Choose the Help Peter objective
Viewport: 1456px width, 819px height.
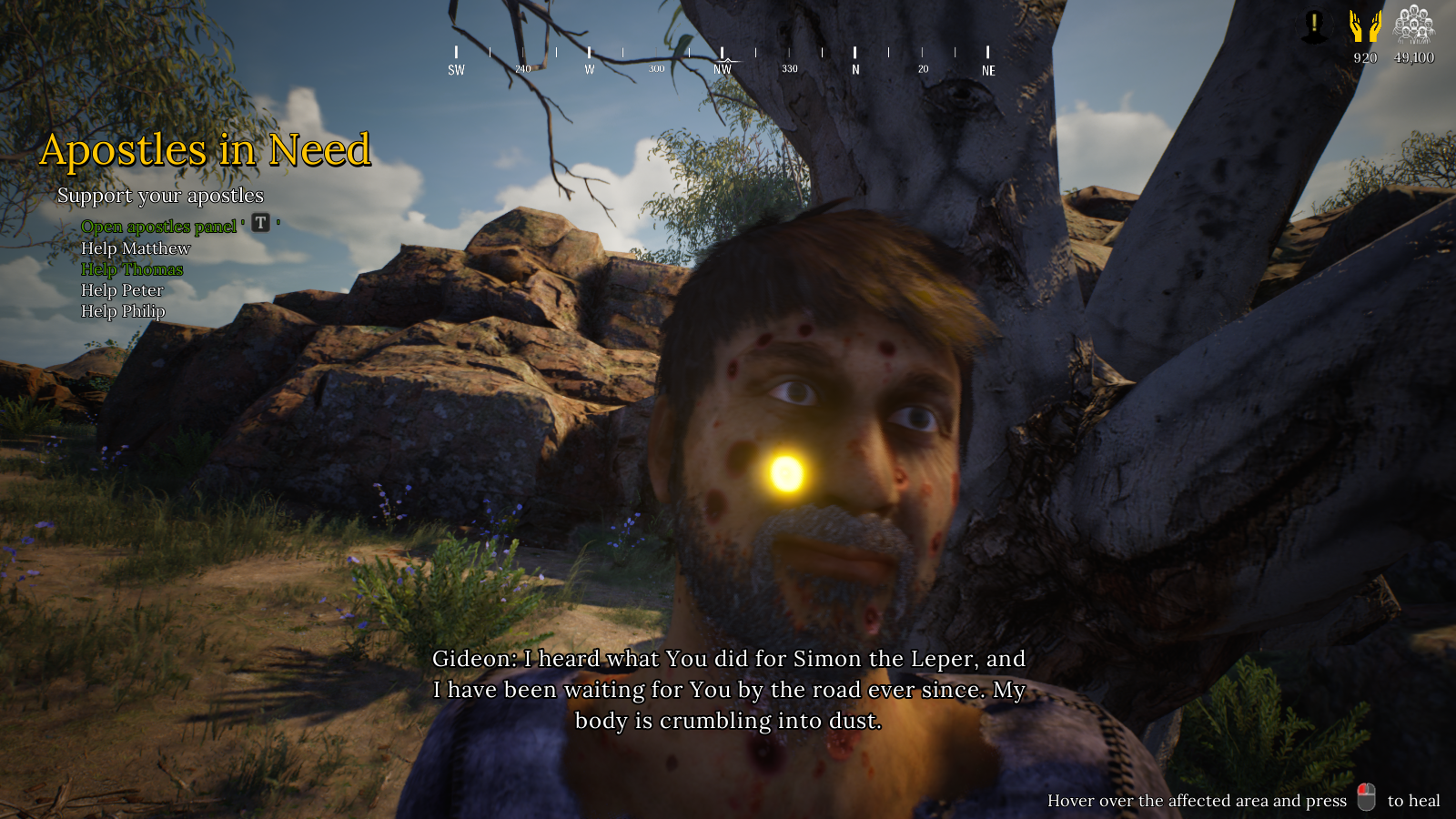click(x=122, y=290)
